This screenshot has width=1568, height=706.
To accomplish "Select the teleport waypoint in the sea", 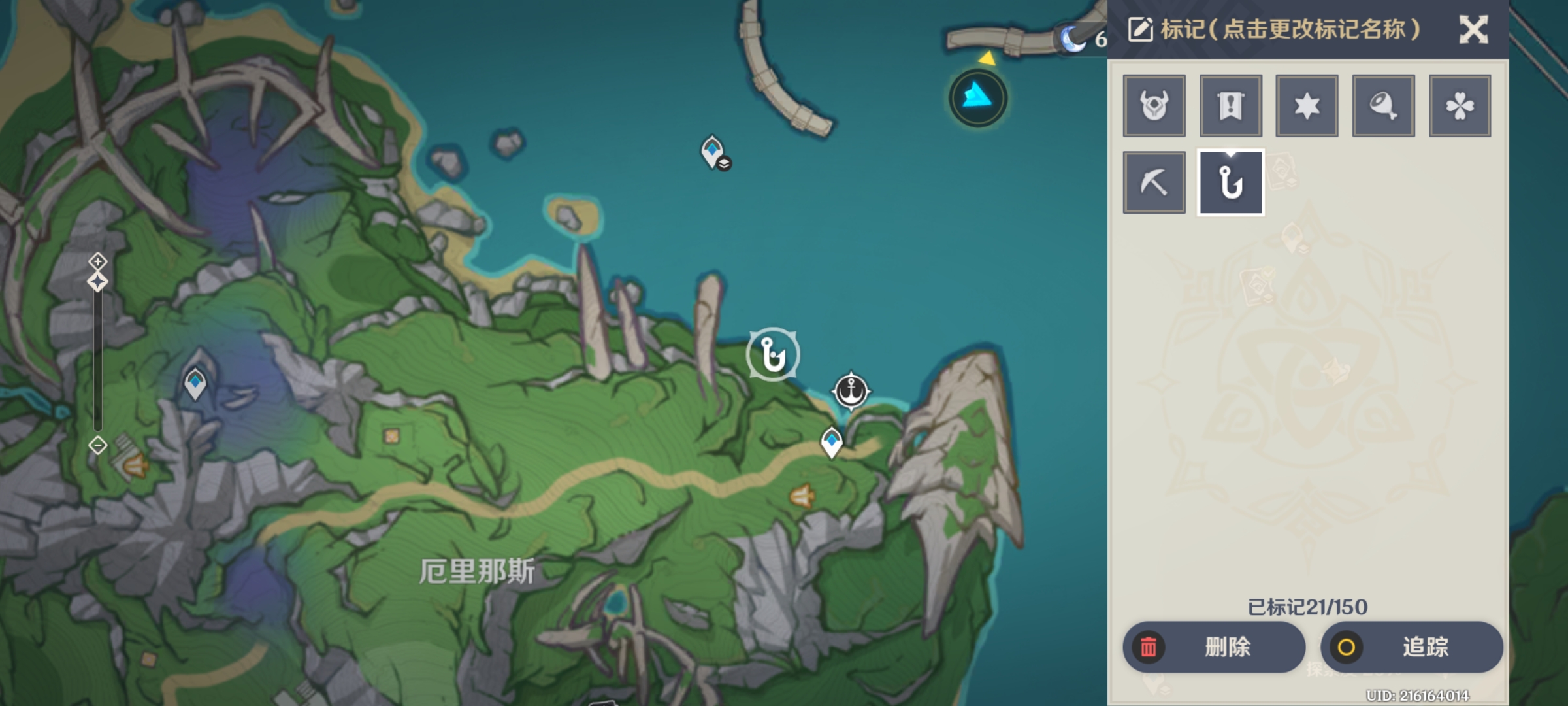I will [x=713, y=151].
